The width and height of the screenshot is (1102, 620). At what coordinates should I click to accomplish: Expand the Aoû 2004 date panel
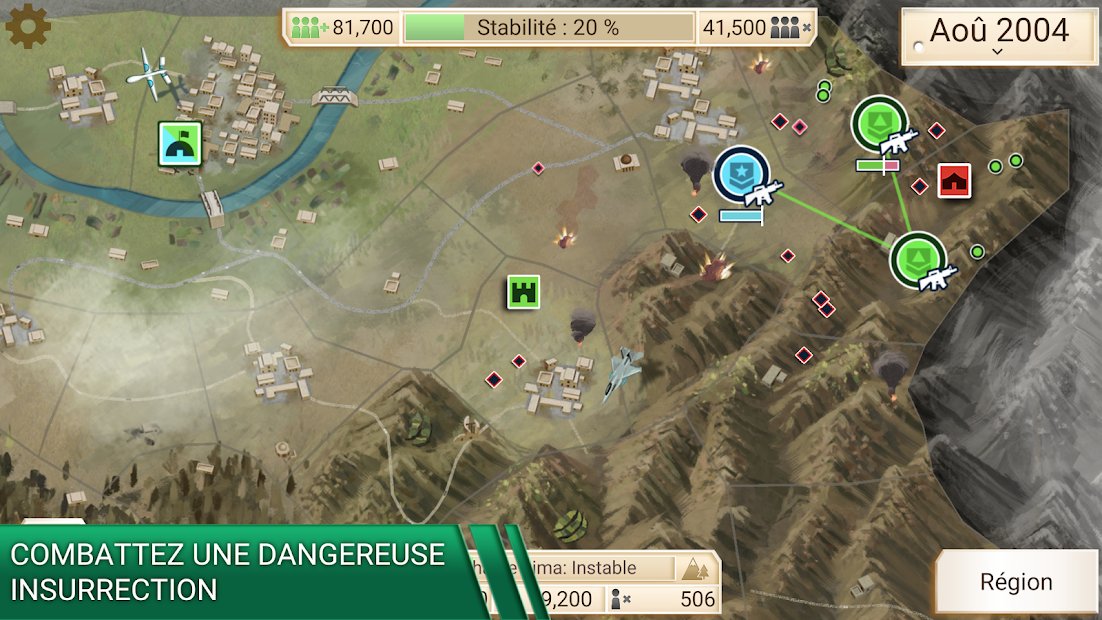point(999,36)
